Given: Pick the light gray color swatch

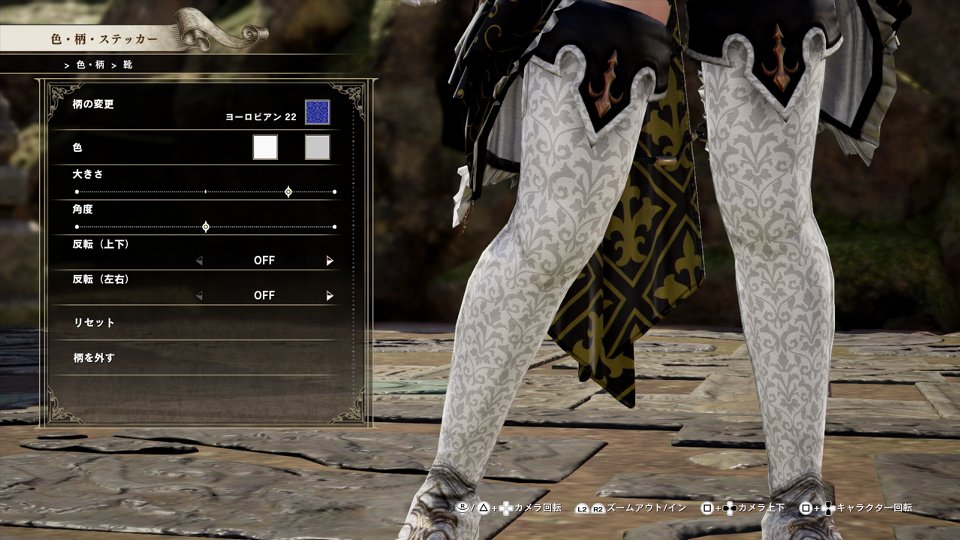Looking at the screenshot, I should [317, 147].
